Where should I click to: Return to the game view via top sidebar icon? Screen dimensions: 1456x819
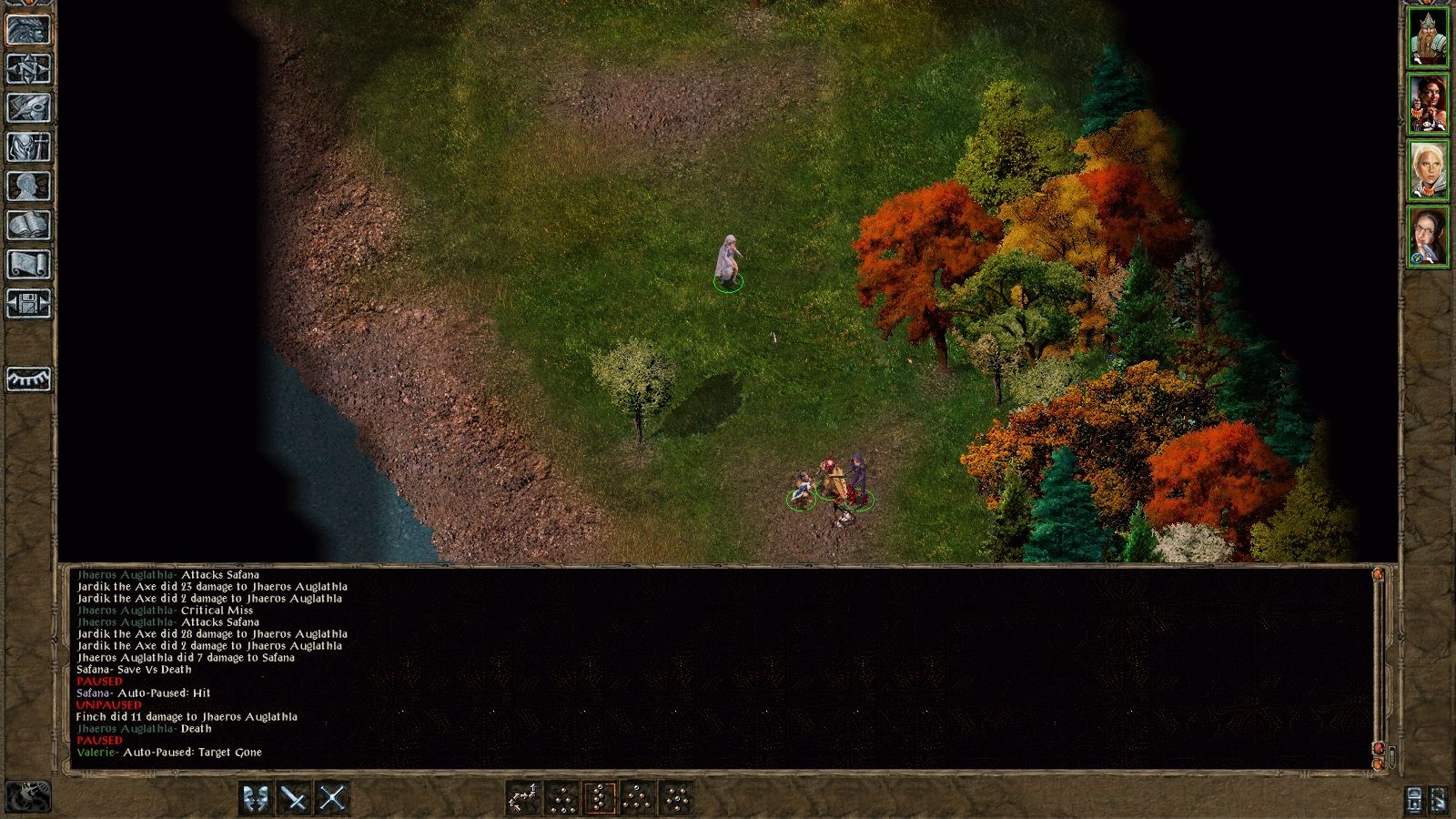pyautogui.click(x=25, y=25)
